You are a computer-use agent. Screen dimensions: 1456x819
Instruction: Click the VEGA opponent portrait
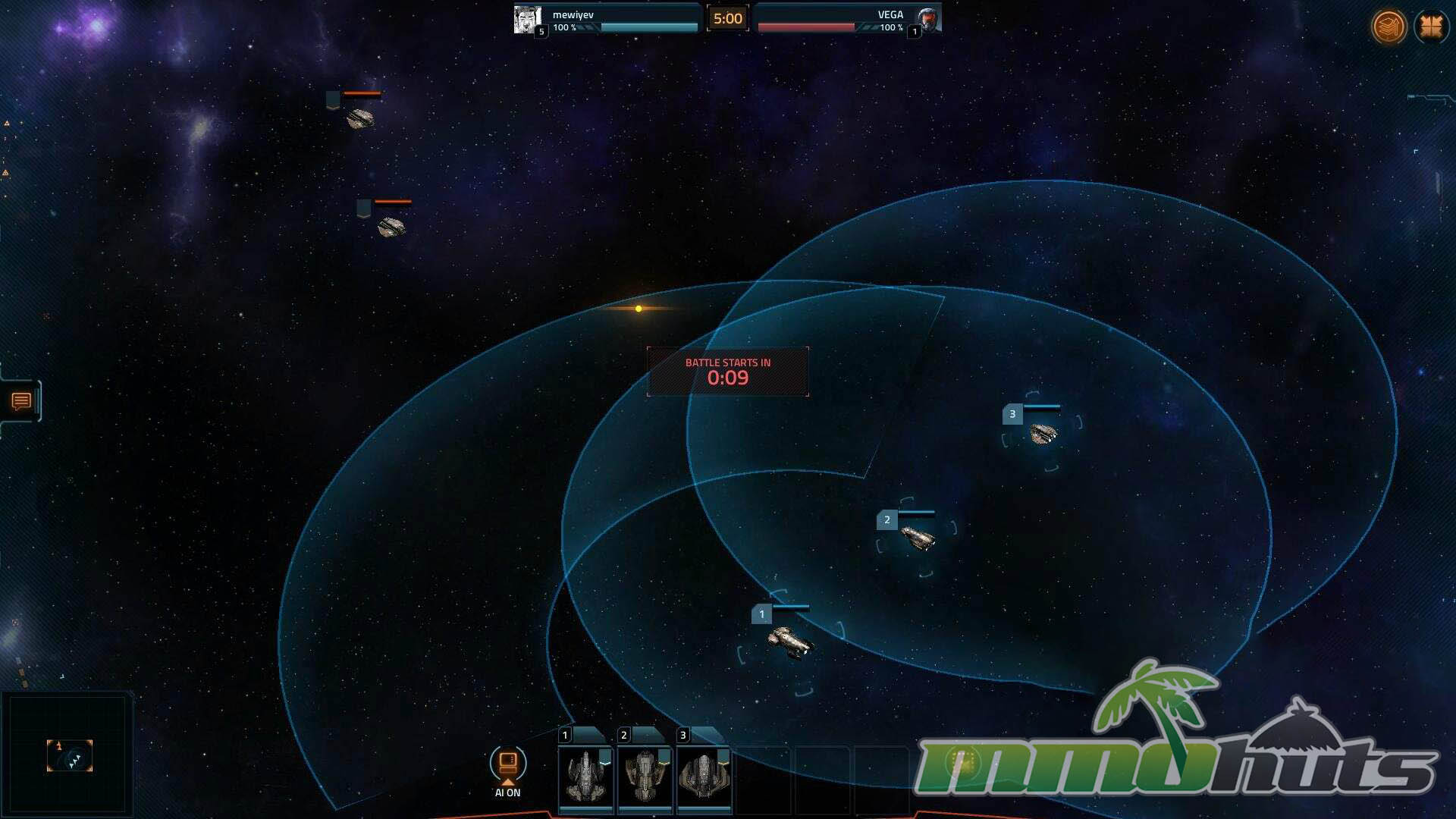point(927,19)
